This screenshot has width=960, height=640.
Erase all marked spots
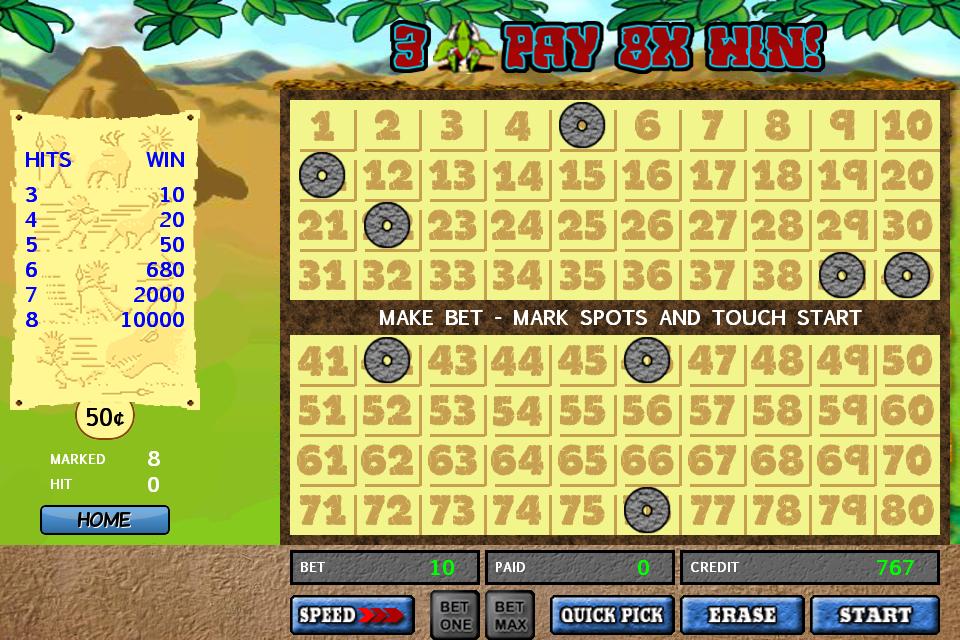(743, 615)
